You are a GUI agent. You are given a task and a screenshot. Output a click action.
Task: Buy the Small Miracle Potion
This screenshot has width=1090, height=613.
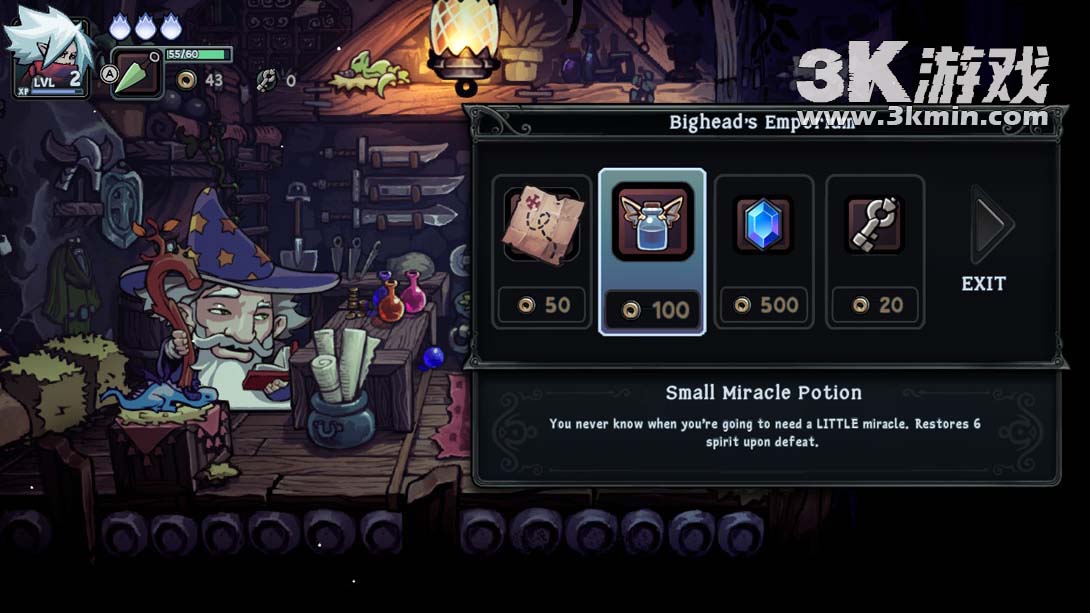pyautogui.click(x=652, y=250)
